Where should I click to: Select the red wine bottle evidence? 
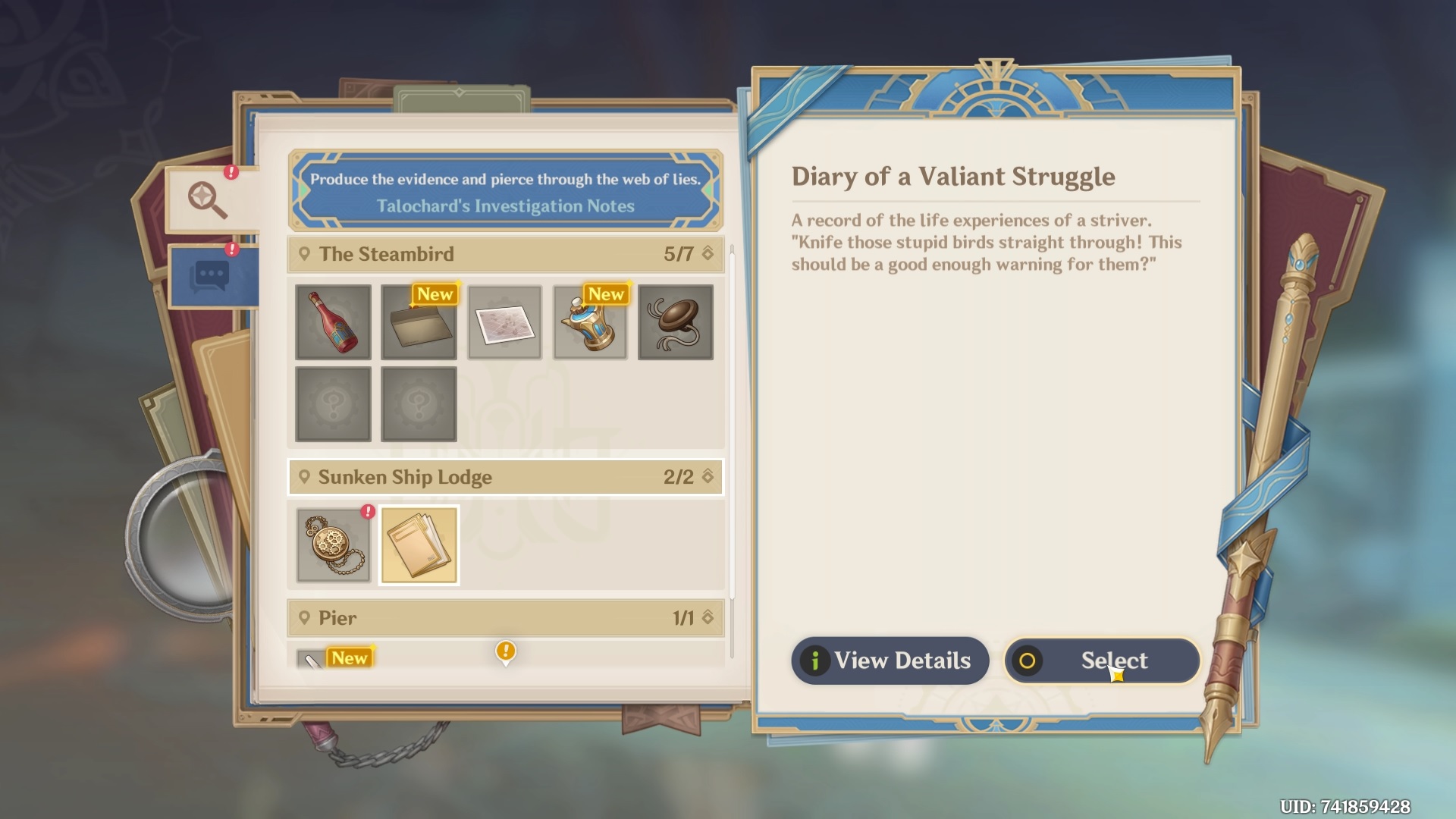coord(333,322)
